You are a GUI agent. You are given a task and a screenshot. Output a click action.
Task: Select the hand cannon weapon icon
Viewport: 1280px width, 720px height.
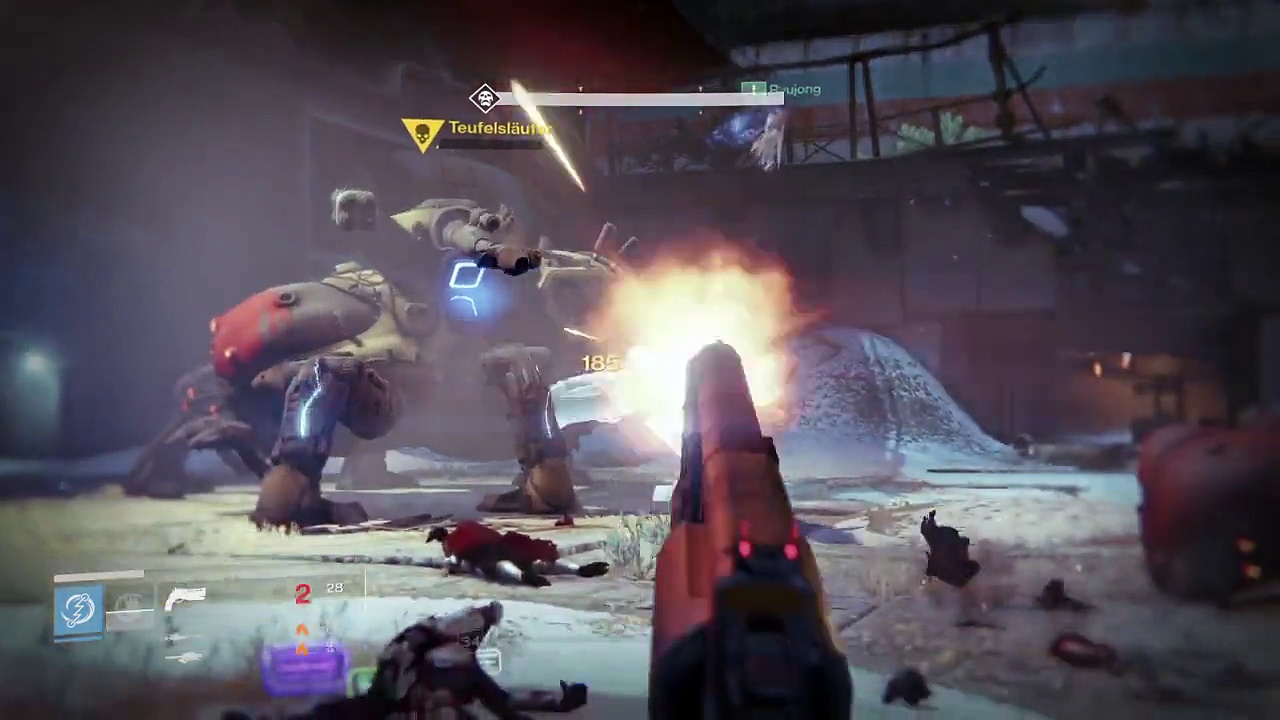tap(185, 598)
